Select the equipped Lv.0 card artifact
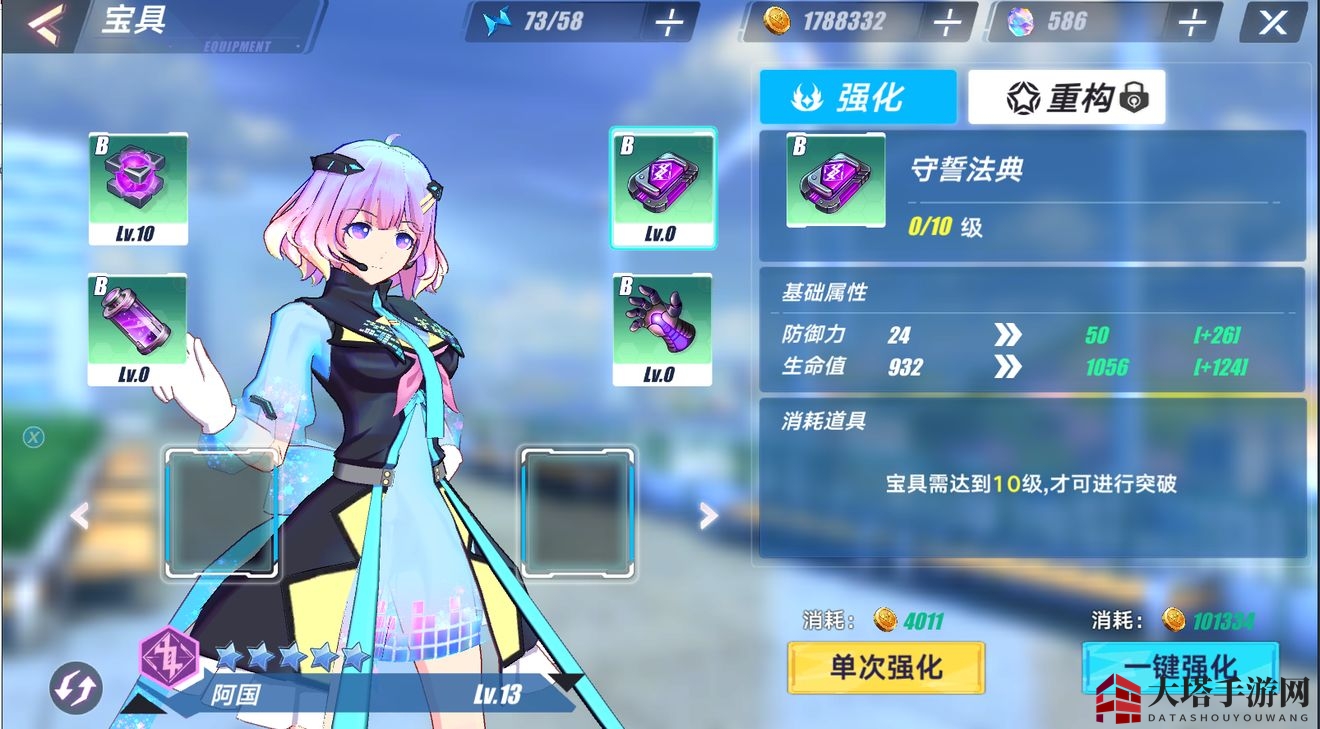 663,185
